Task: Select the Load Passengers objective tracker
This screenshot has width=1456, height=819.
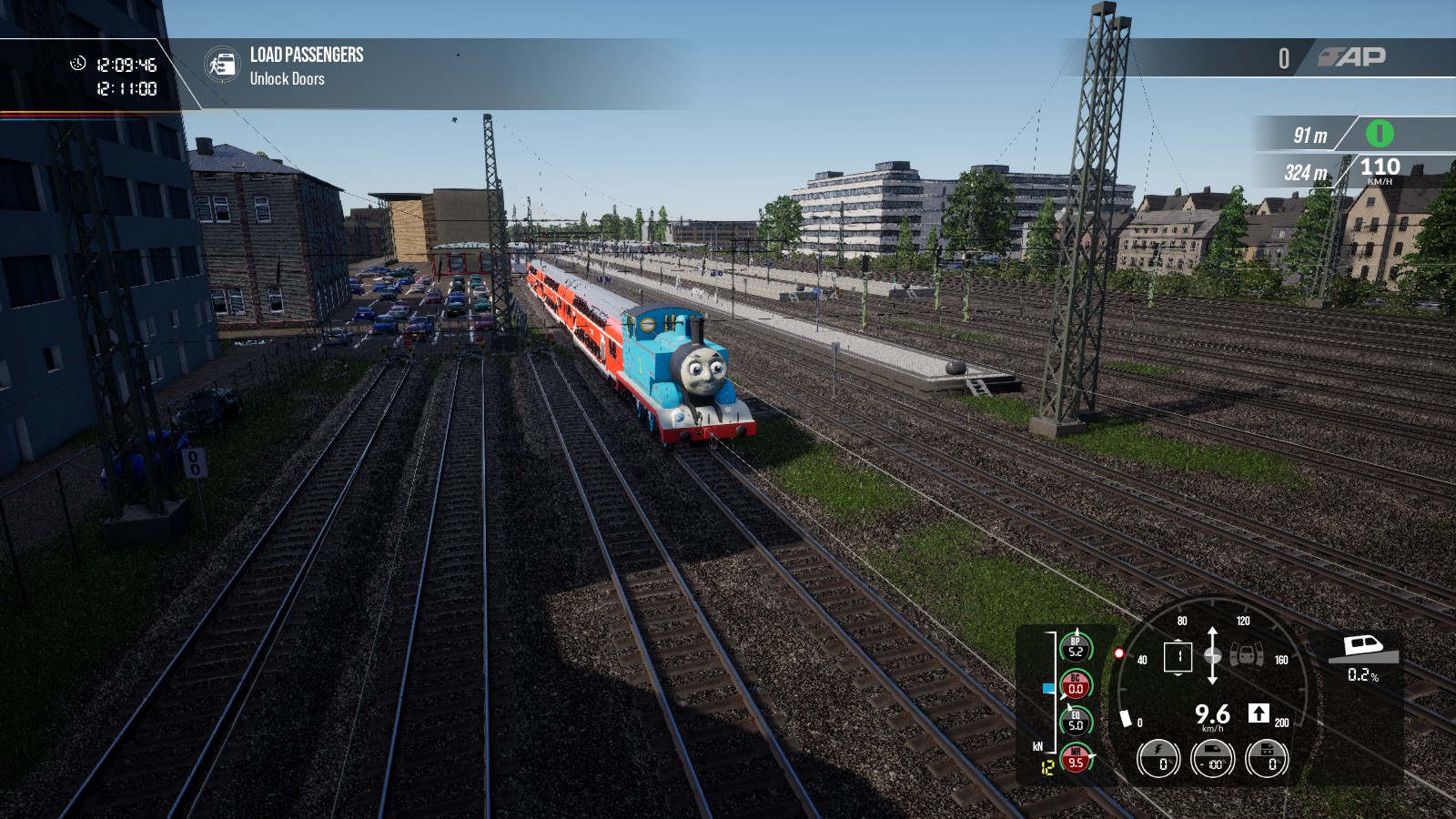Action: click(307, 66)
